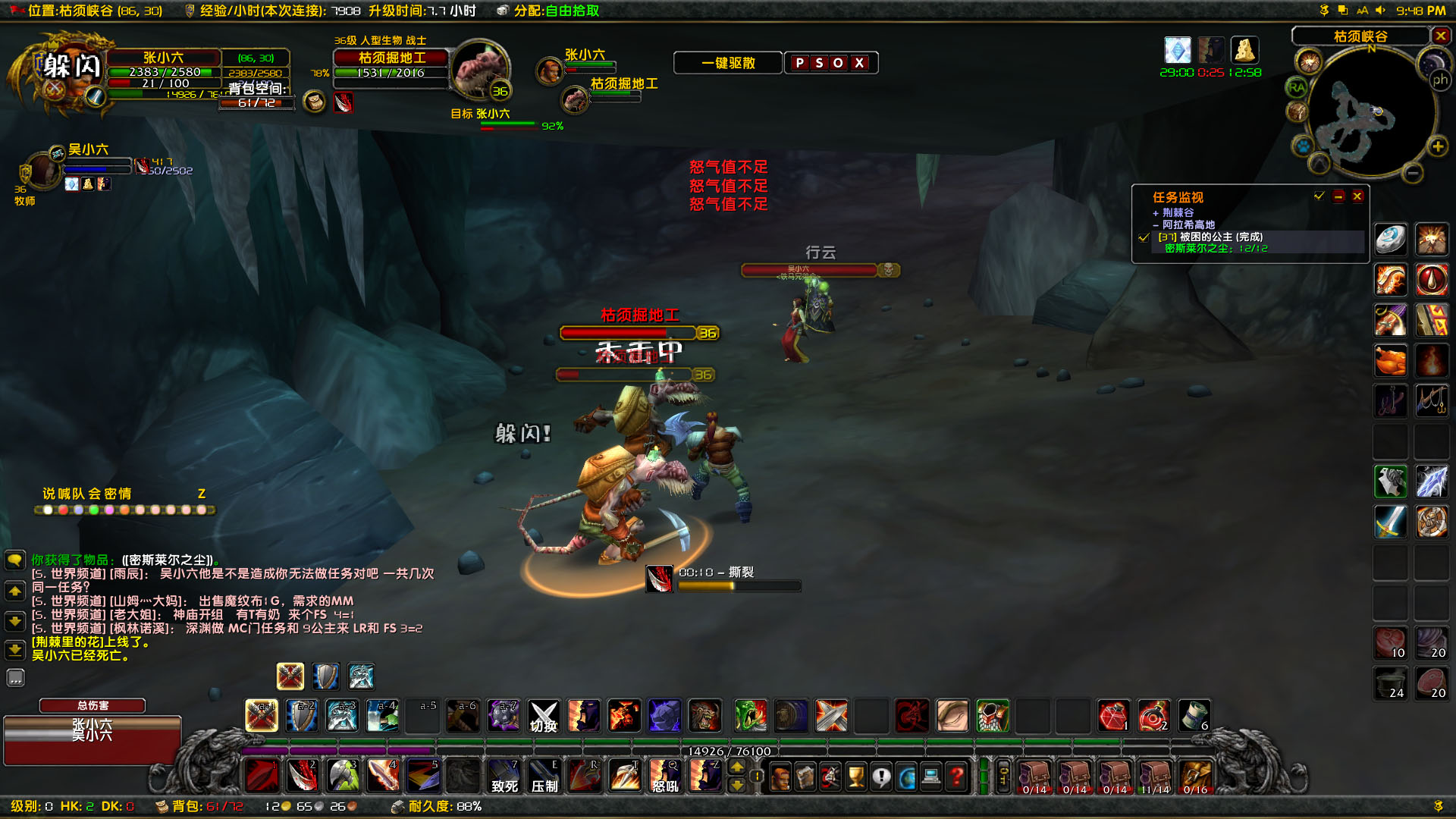Viewport: 1456px width, 819px height.
Task: Activate the 致死 (Mortal Strike) ability
Action: (504, 776)
